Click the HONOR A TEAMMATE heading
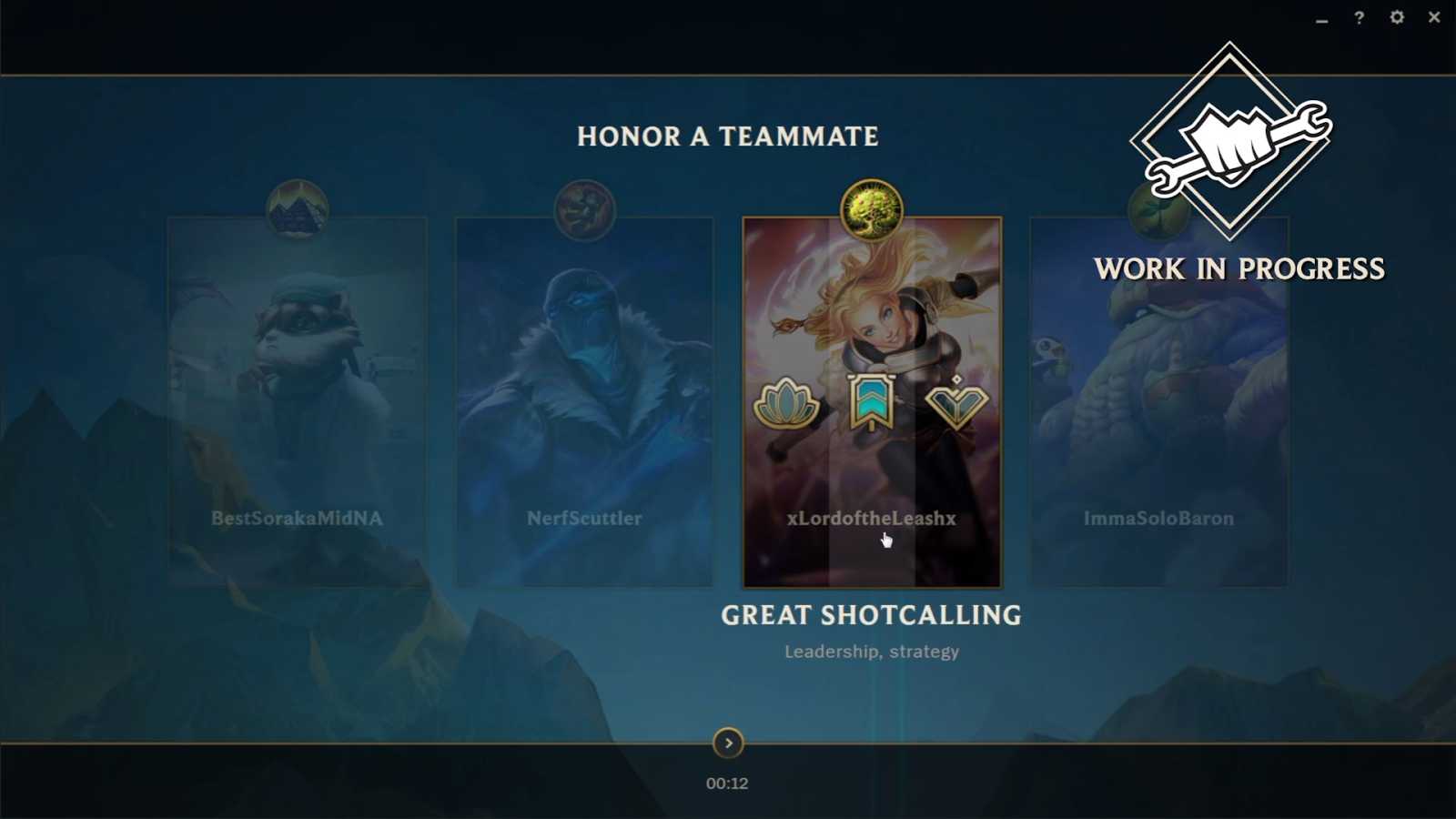The height and width of the screenshot is (819, 1456). click(727, 136)
